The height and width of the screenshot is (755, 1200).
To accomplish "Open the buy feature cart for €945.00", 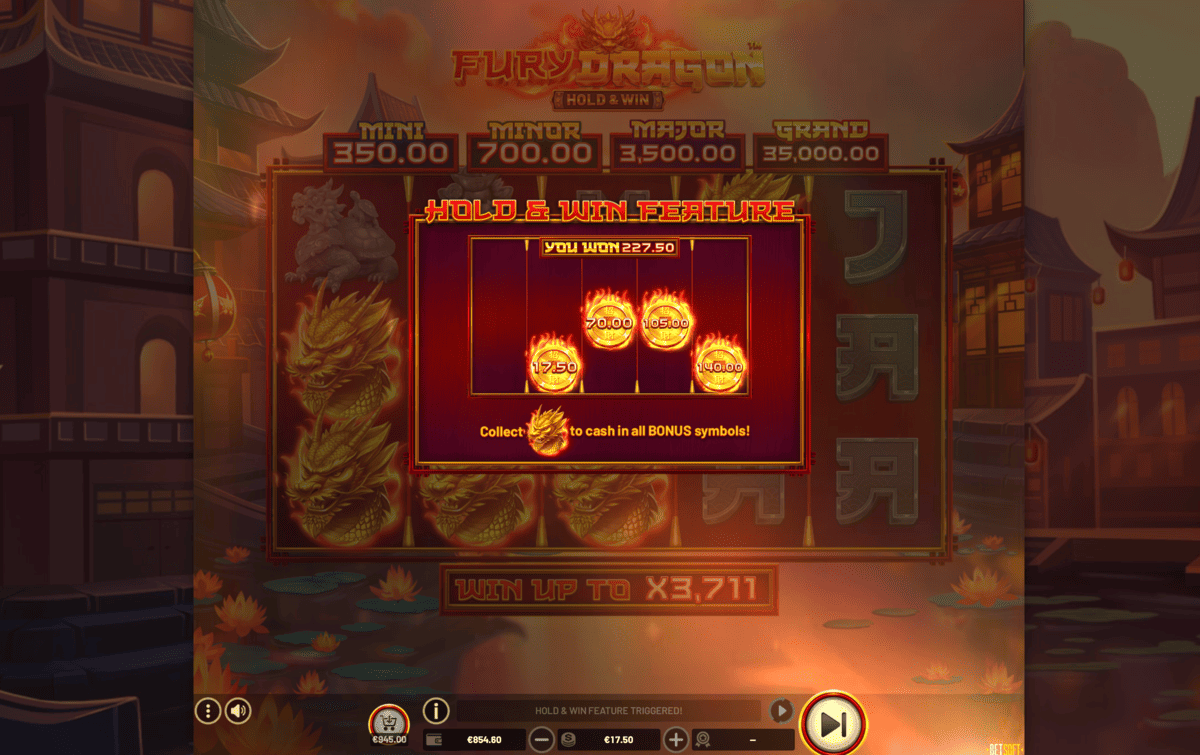I will coord(388,722).
